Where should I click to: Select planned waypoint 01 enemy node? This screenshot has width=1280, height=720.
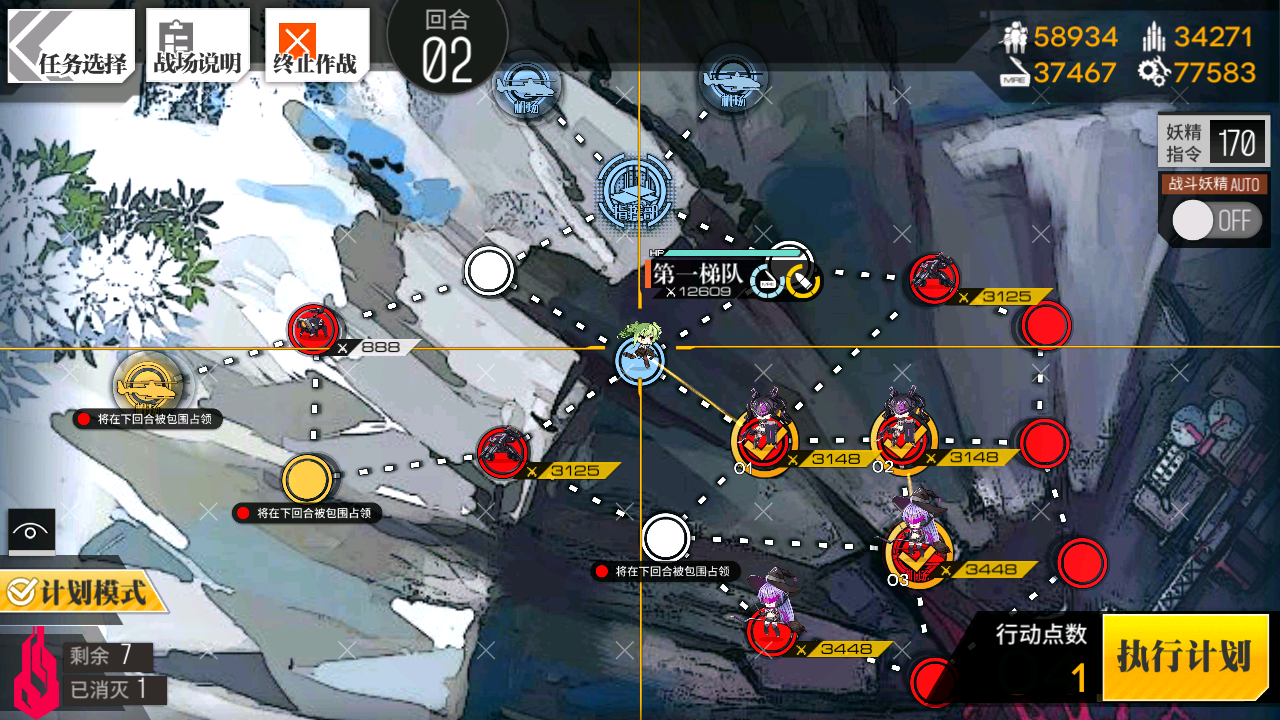tap(765, 438)
